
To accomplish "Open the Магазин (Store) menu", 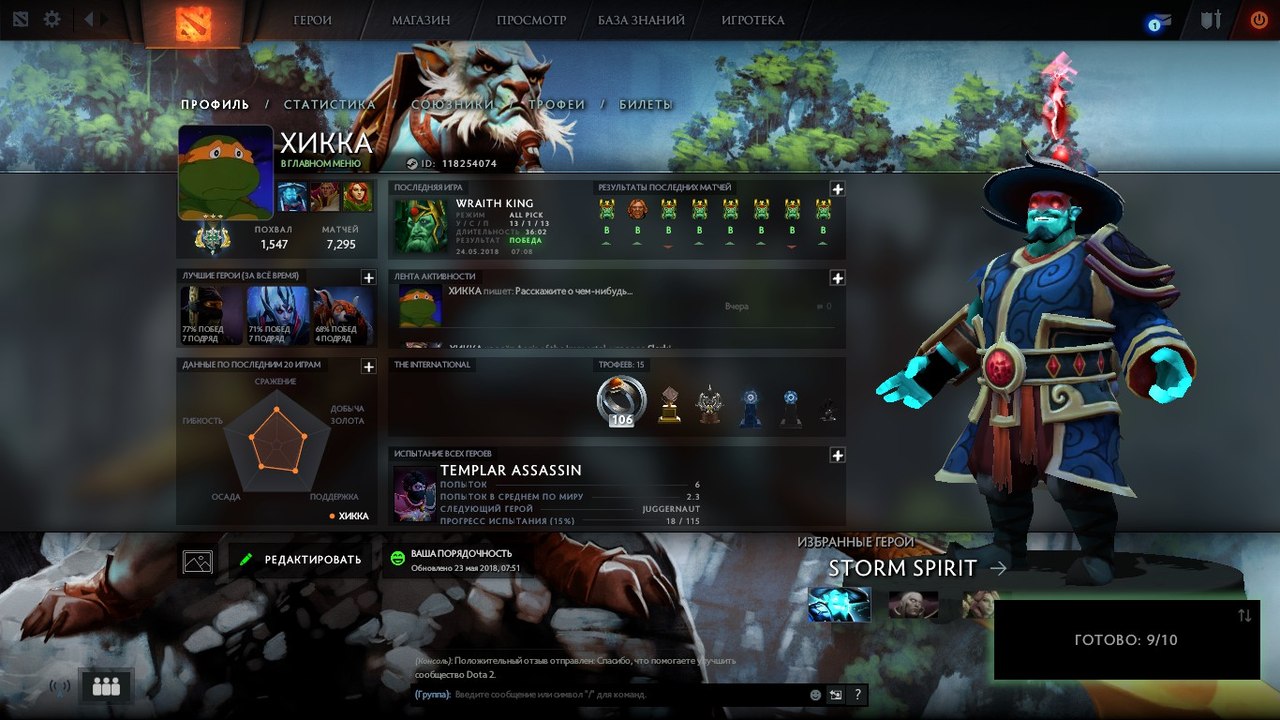I will pyautogui.click(x=420, y=20).
